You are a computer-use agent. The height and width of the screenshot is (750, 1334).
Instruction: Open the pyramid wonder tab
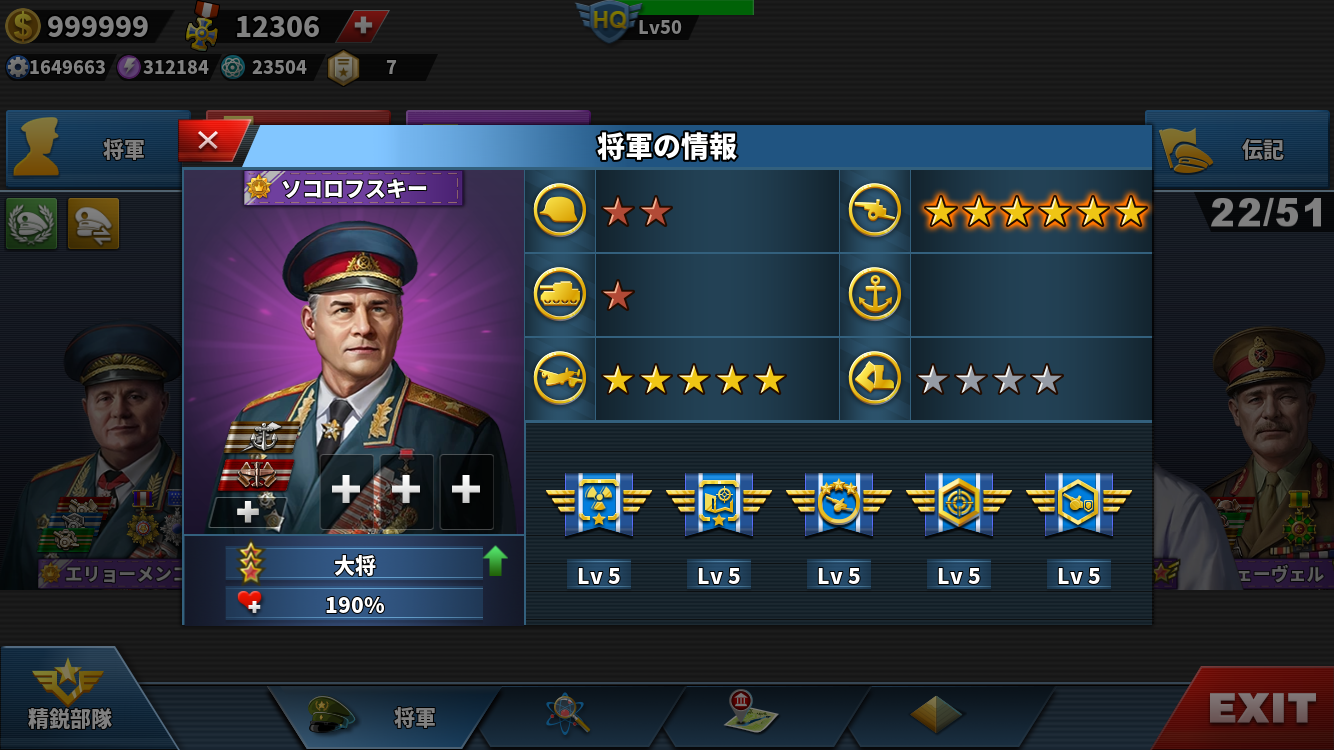coord(936,715)
